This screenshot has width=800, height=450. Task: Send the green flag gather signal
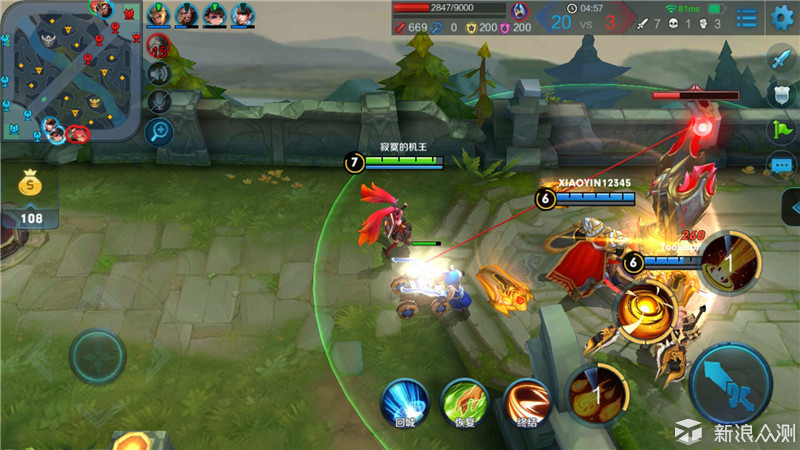(x=781, y=130)
